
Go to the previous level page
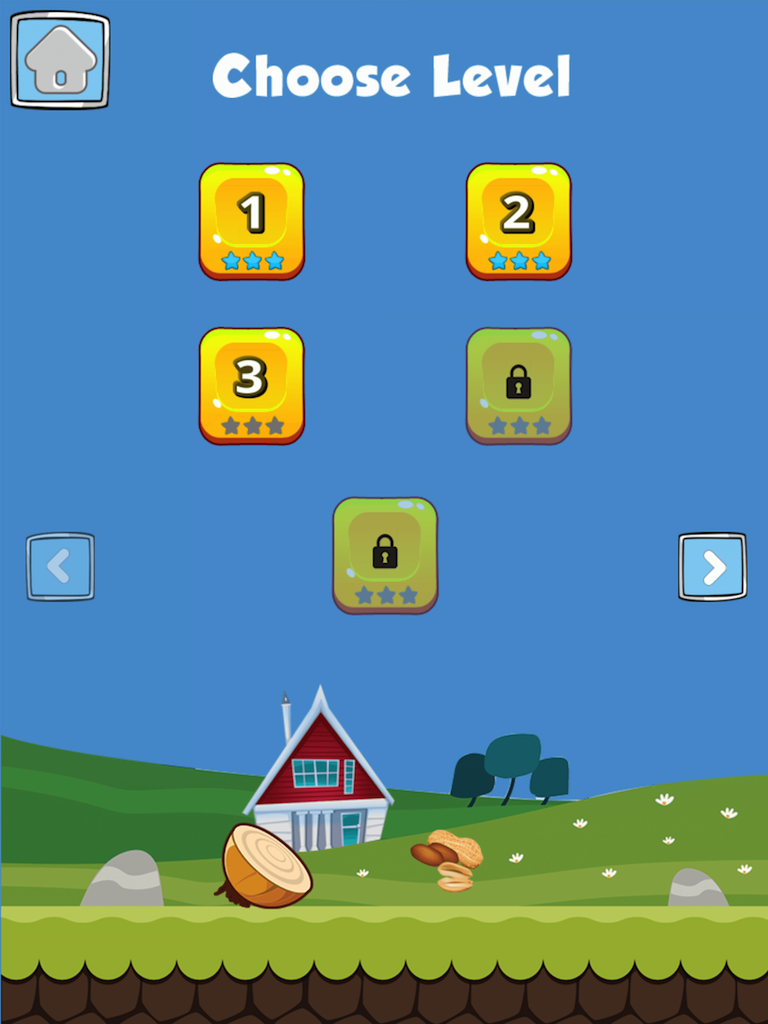[60, 567]
